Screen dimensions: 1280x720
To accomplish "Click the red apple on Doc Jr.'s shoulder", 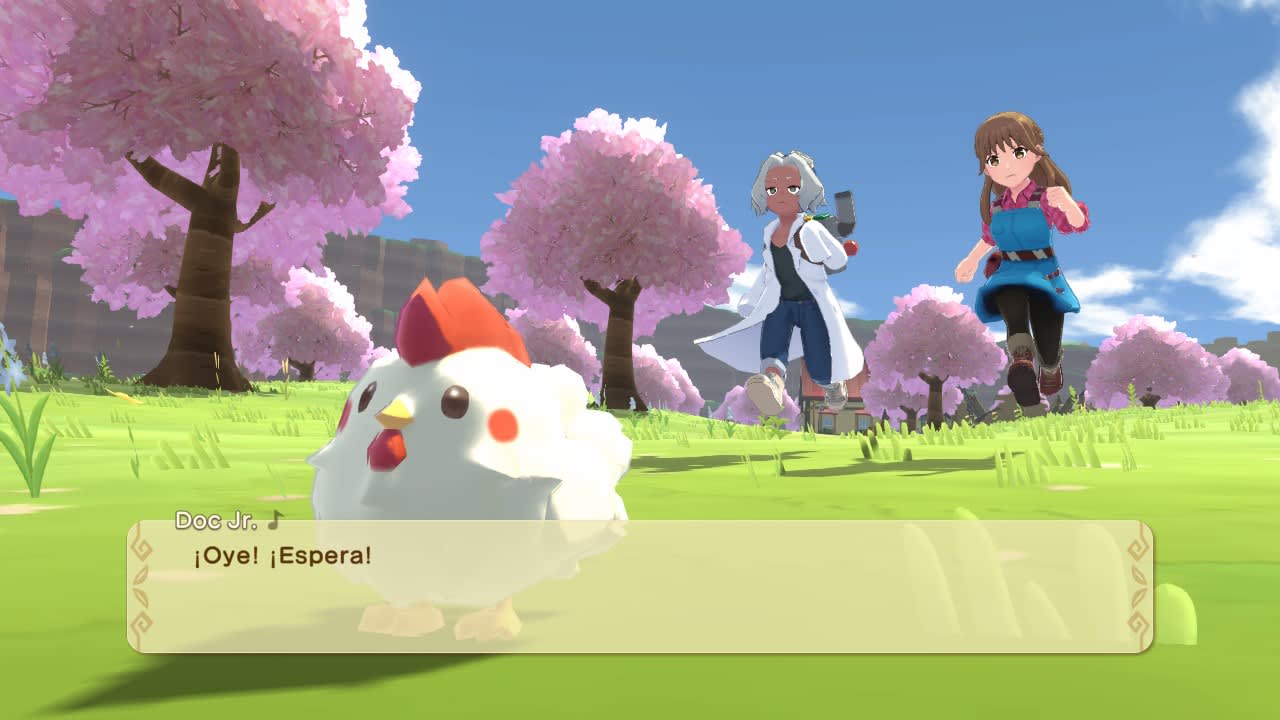I will coord(850,247).
